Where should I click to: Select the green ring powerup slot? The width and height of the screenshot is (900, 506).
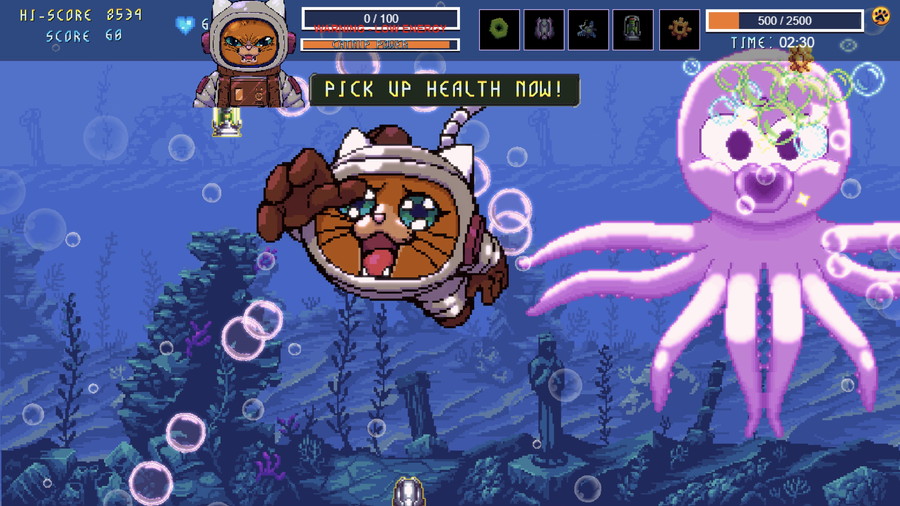click(499, 30)
